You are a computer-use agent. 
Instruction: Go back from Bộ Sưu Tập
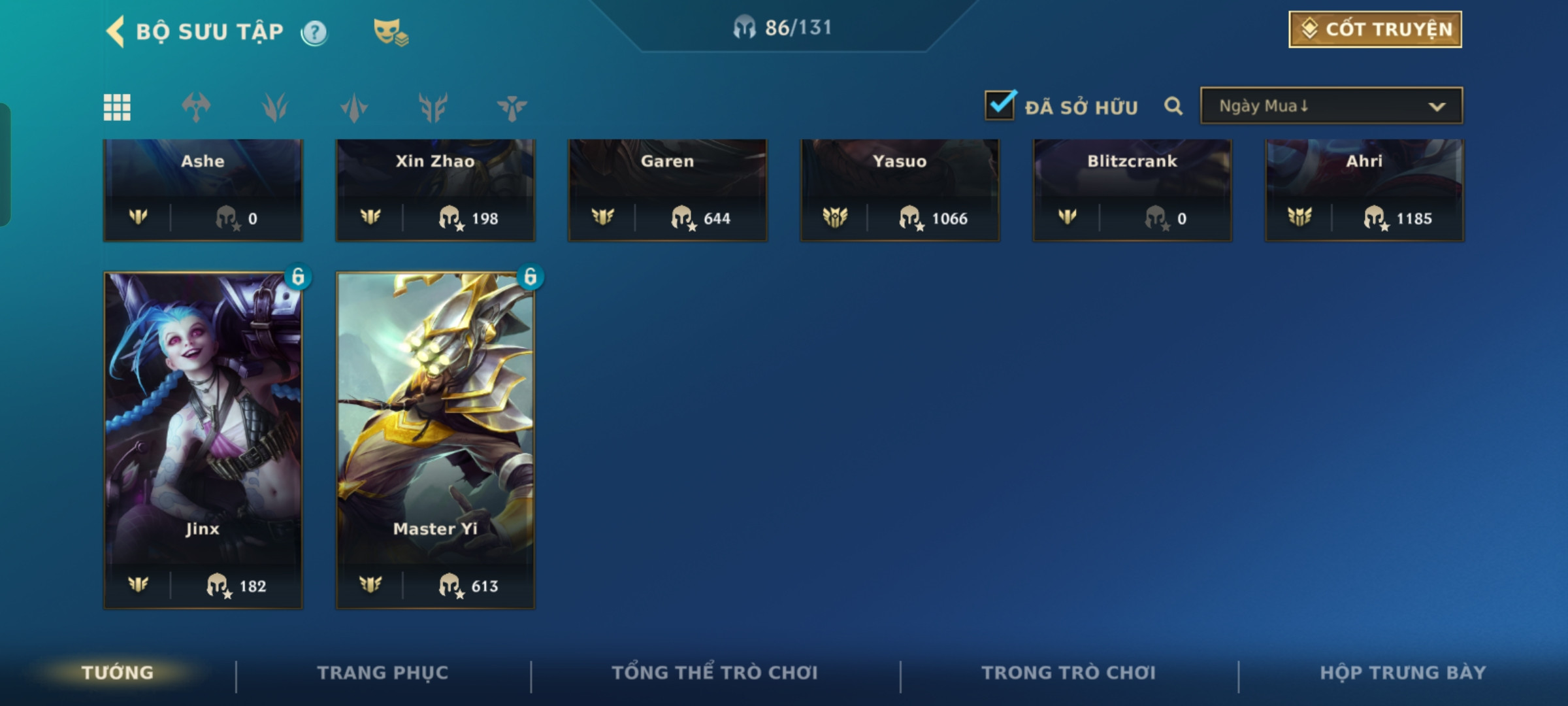[x=116, y=31]
